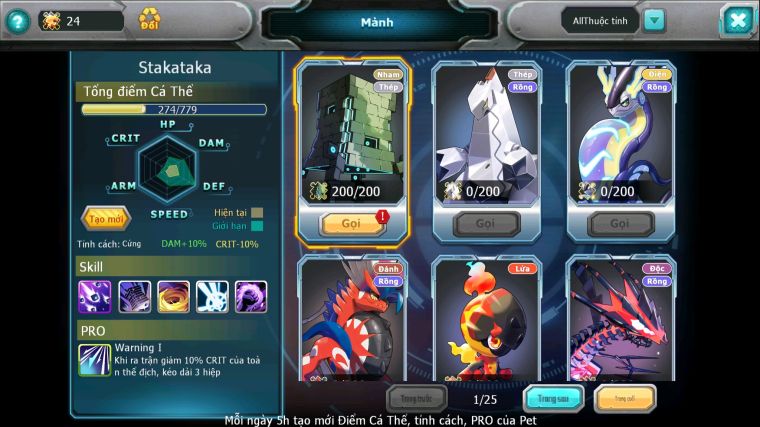Inspect the Warning I PRO ability icon
The width and height of the screenshot is (760, 427).
click(95, 360)
